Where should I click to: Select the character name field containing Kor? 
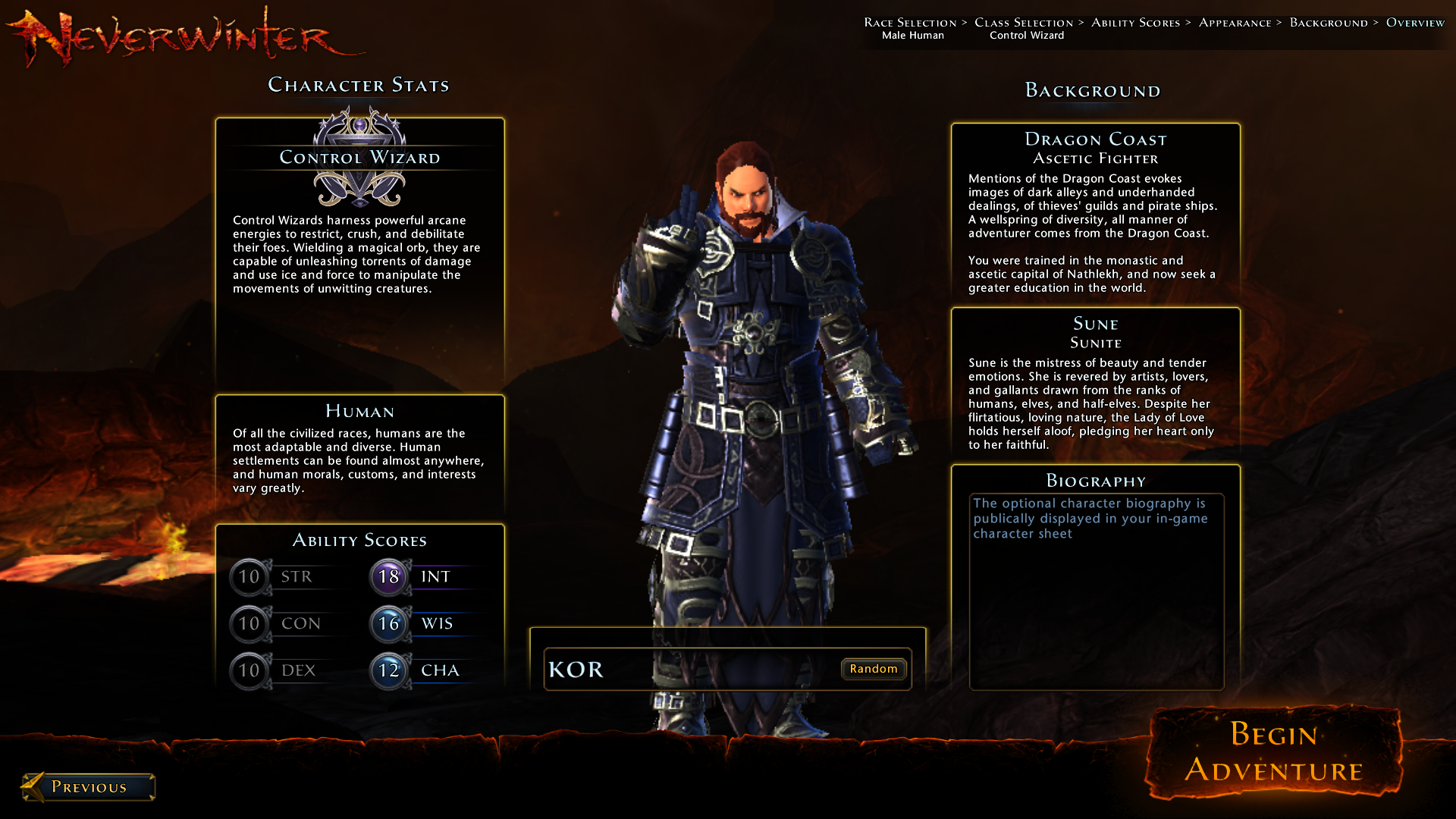point(690,669)
